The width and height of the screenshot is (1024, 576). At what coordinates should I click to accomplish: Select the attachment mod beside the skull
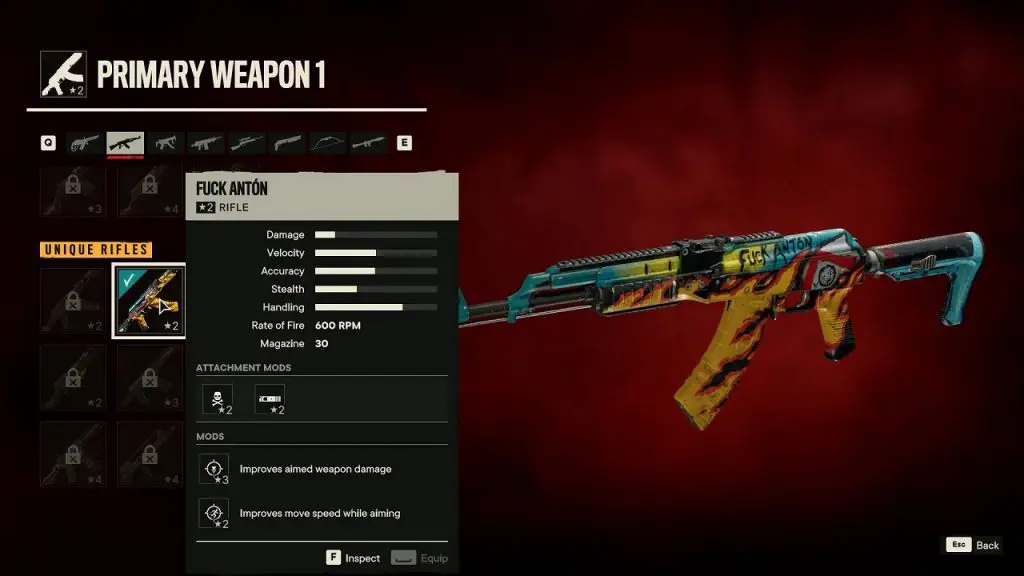270,399
